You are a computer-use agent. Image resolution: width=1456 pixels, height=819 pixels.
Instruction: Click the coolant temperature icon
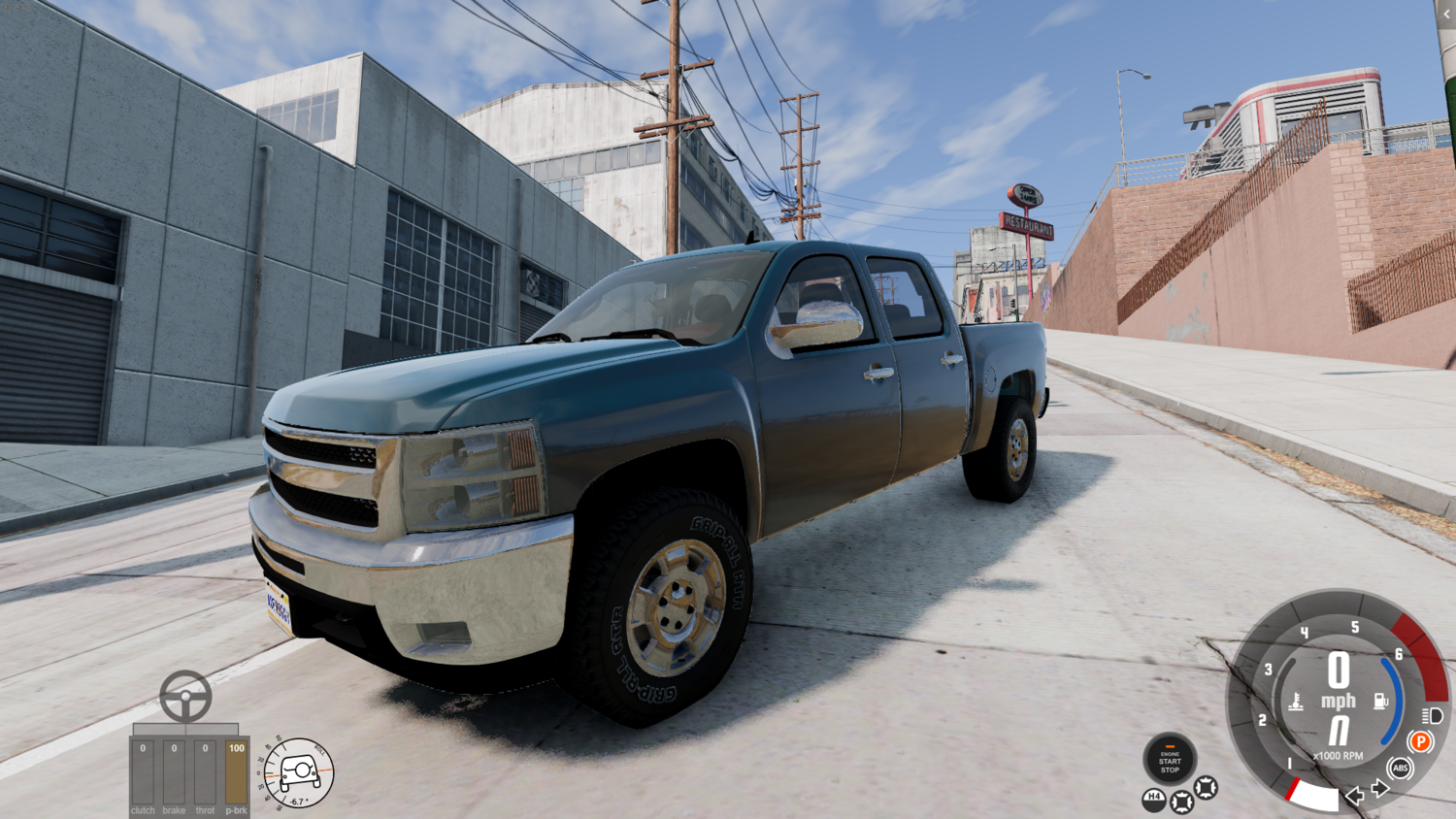[x=1296, y=700]
